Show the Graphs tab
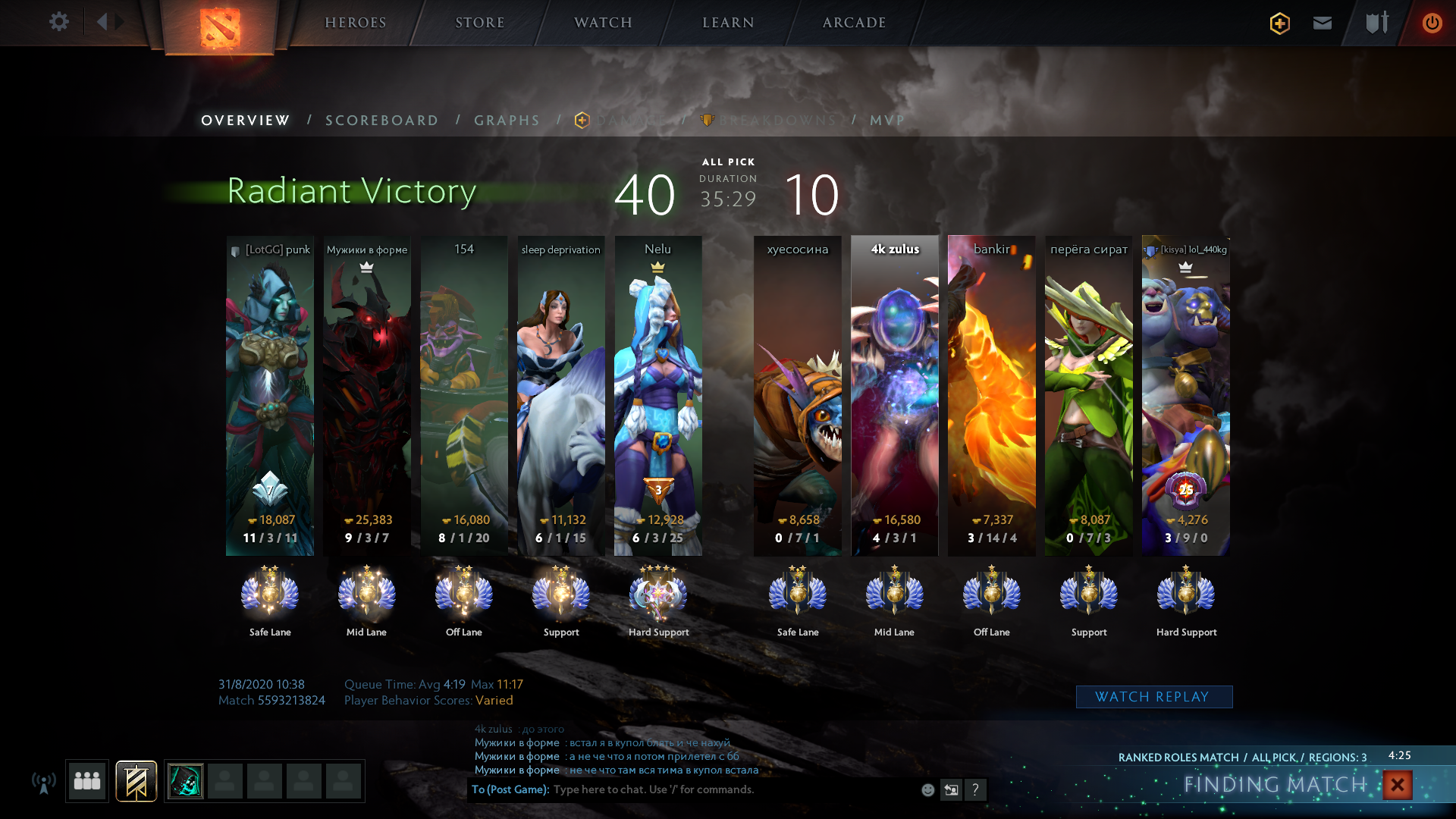The width and height of the screenshot is (1456, 819). click(x=507, y=121)
